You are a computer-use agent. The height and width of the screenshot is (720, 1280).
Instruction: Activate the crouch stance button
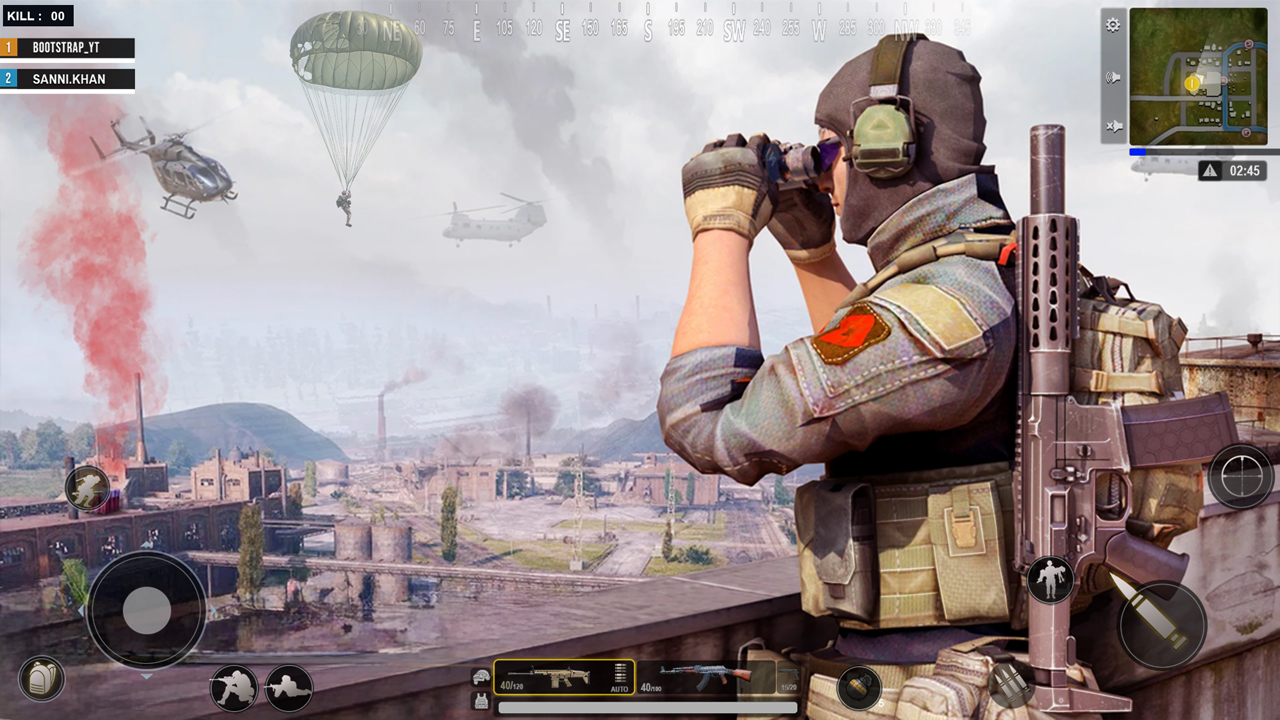point(233,688)
